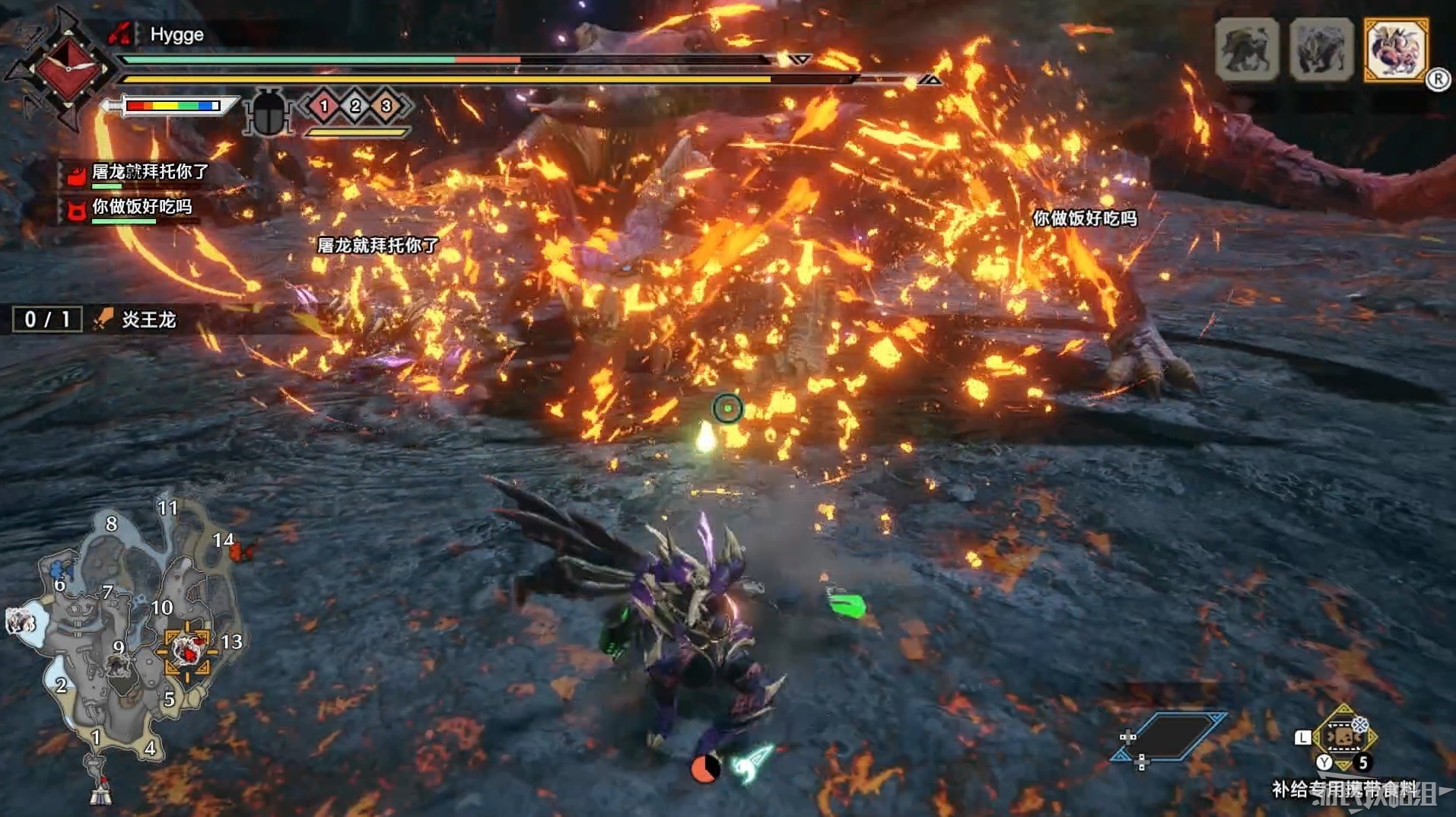Select the gold-framed target monster icon

click(x=1395, y=49)
